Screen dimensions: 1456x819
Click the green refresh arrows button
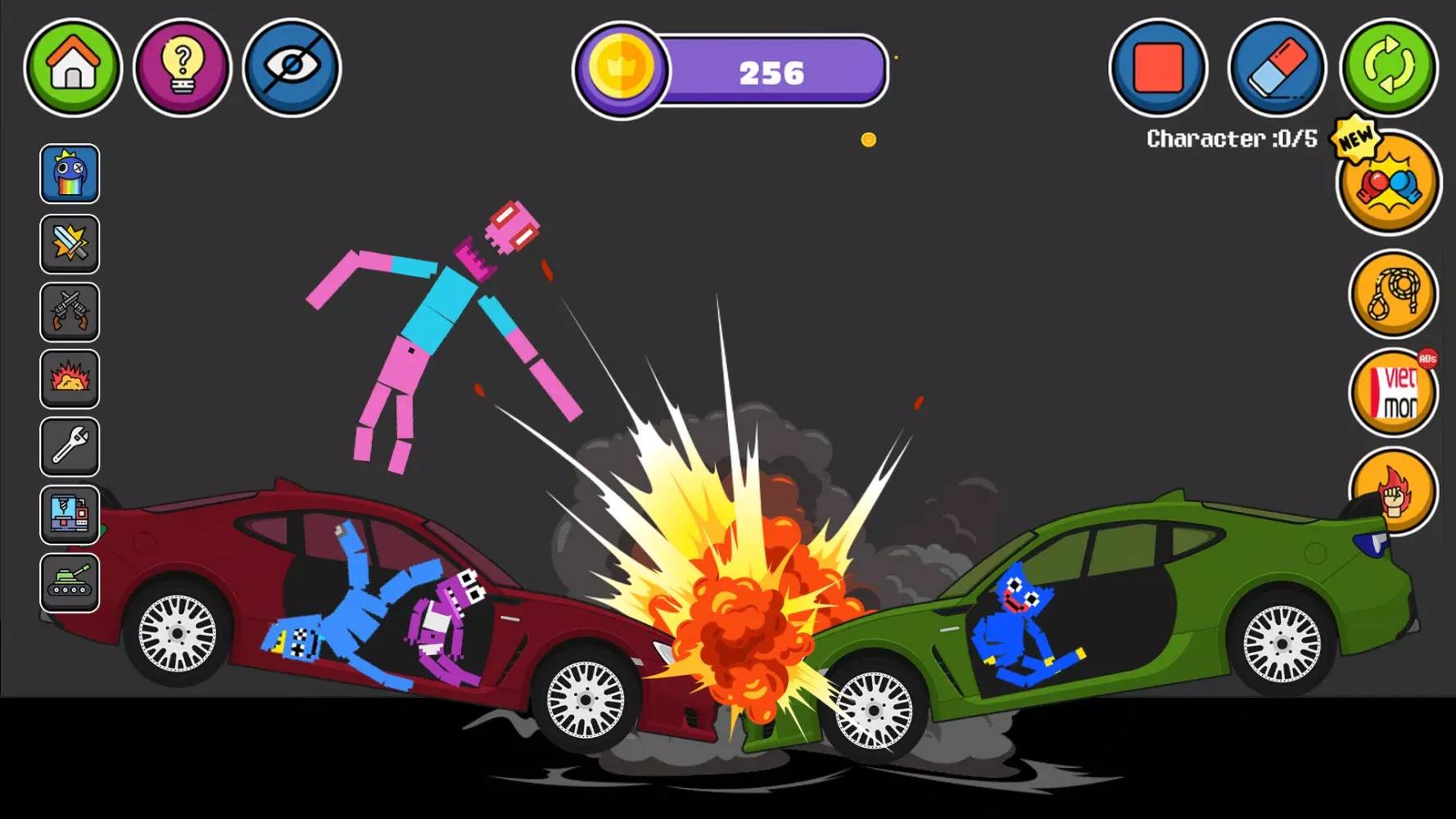point(1389,67)
